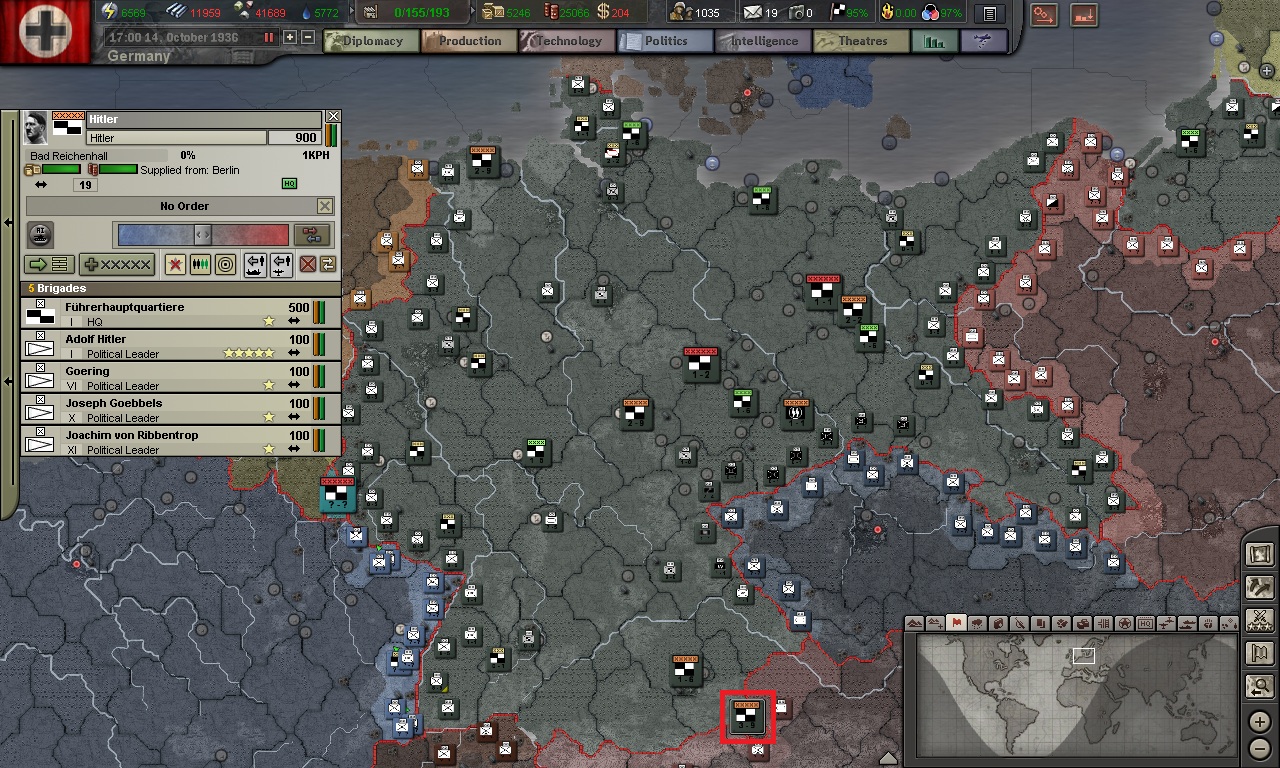Open the Statistics chart icon beside Theatres
The width and height of the screenshot is (1280, 768).
[x=934, y=41]
